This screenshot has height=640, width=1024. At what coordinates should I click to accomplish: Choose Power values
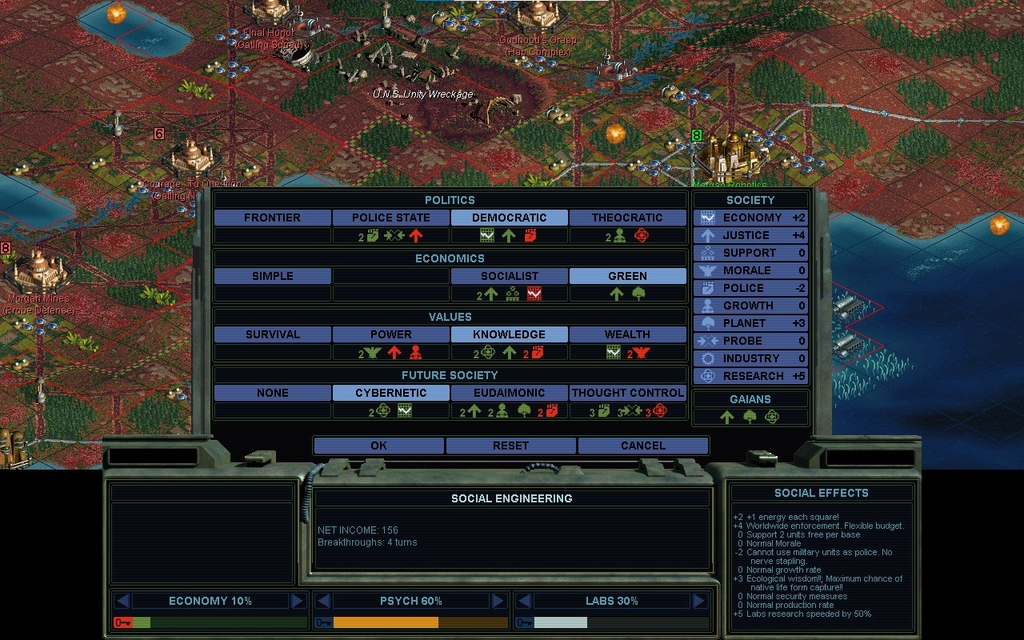(x=390, y=335)
